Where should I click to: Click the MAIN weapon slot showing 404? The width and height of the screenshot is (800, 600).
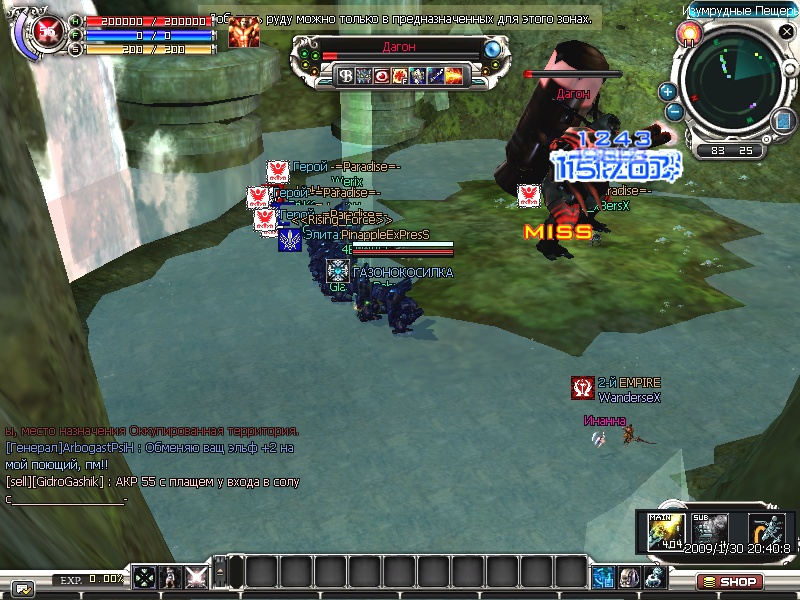(x=662, y=530)
